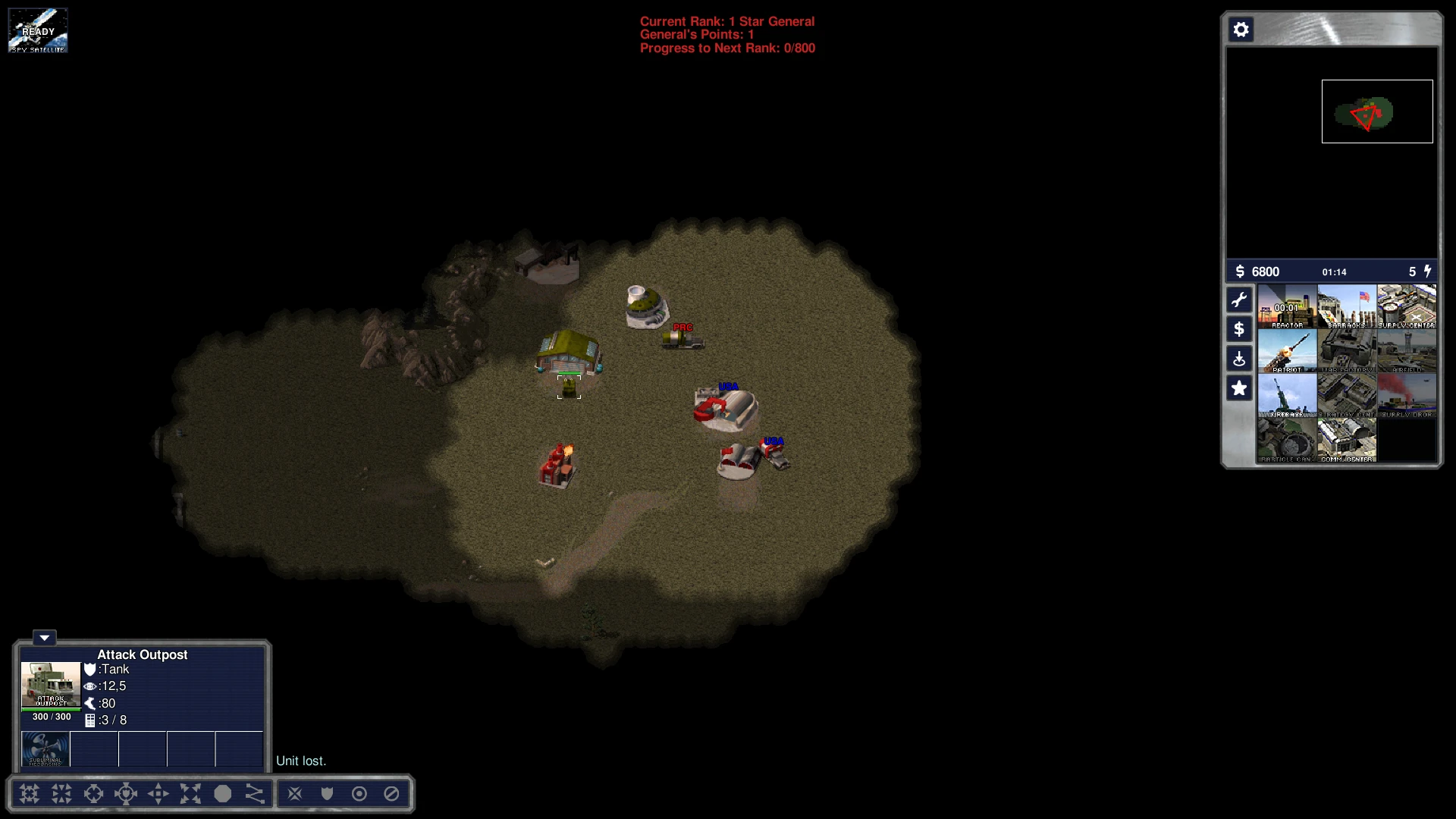The width and height of the screenshot is (1456, 819).
Task: Activate the Spy Satellite power
Action: click(38, 30)
